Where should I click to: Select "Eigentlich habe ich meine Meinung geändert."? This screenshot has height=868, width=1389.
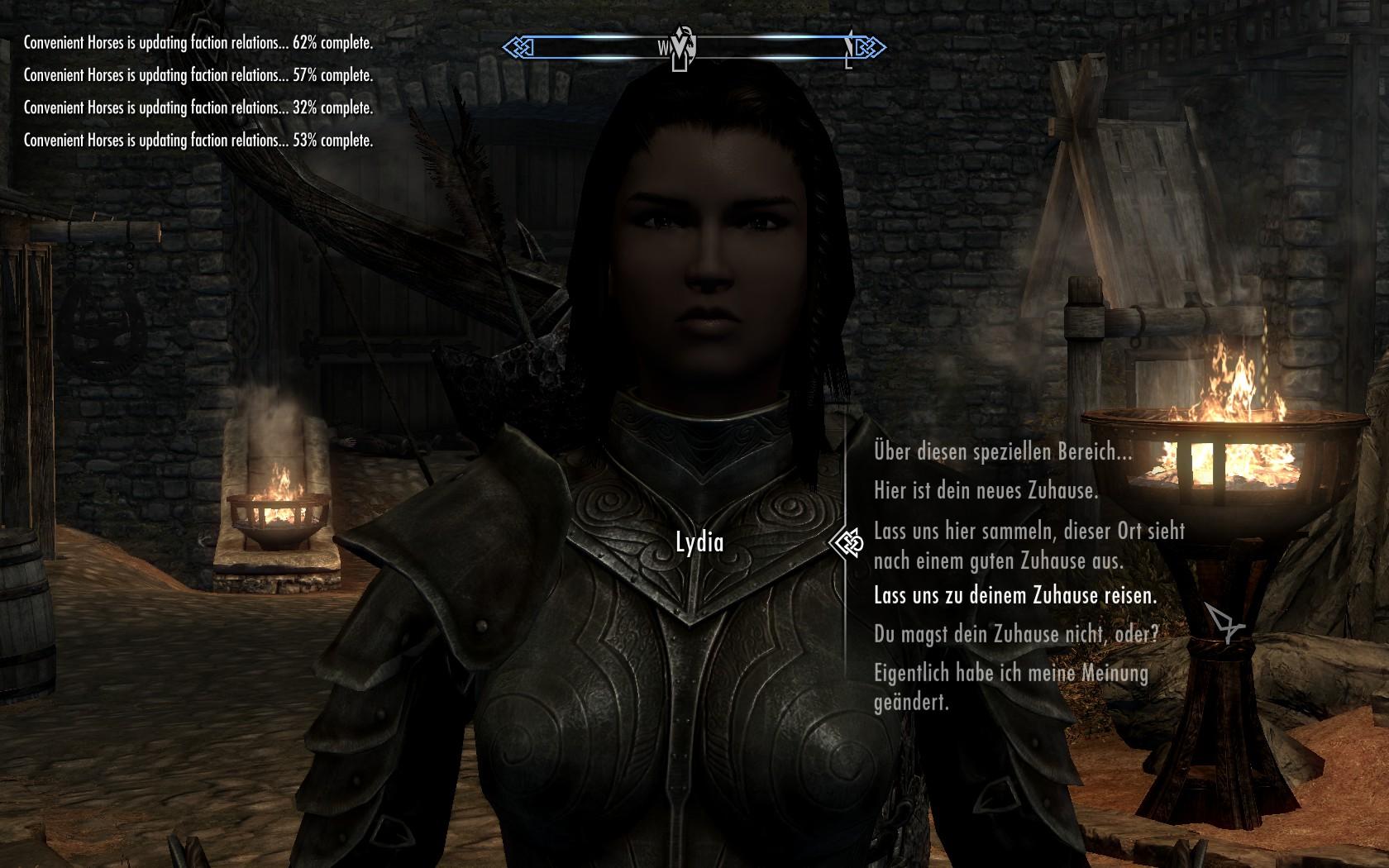pyautogui.click(x=1010, y=687)
